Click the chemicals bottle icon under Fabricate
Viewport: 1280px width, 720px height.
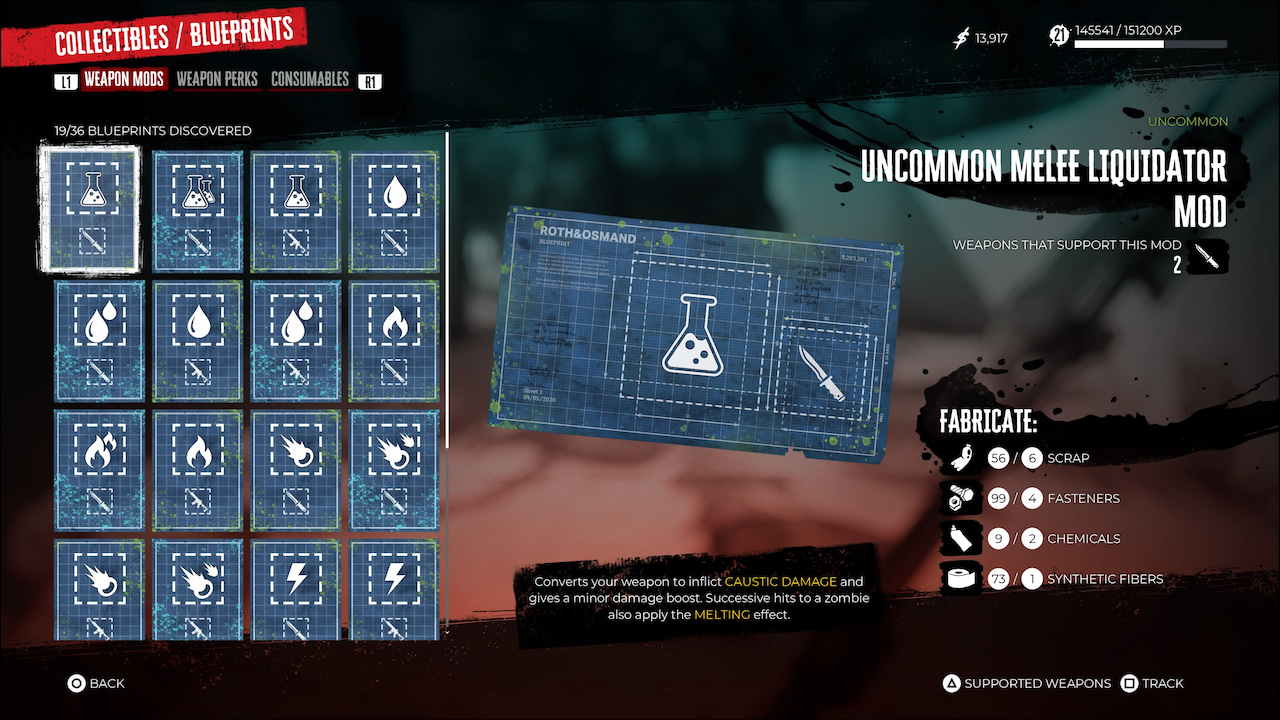(x=961, y=538)
